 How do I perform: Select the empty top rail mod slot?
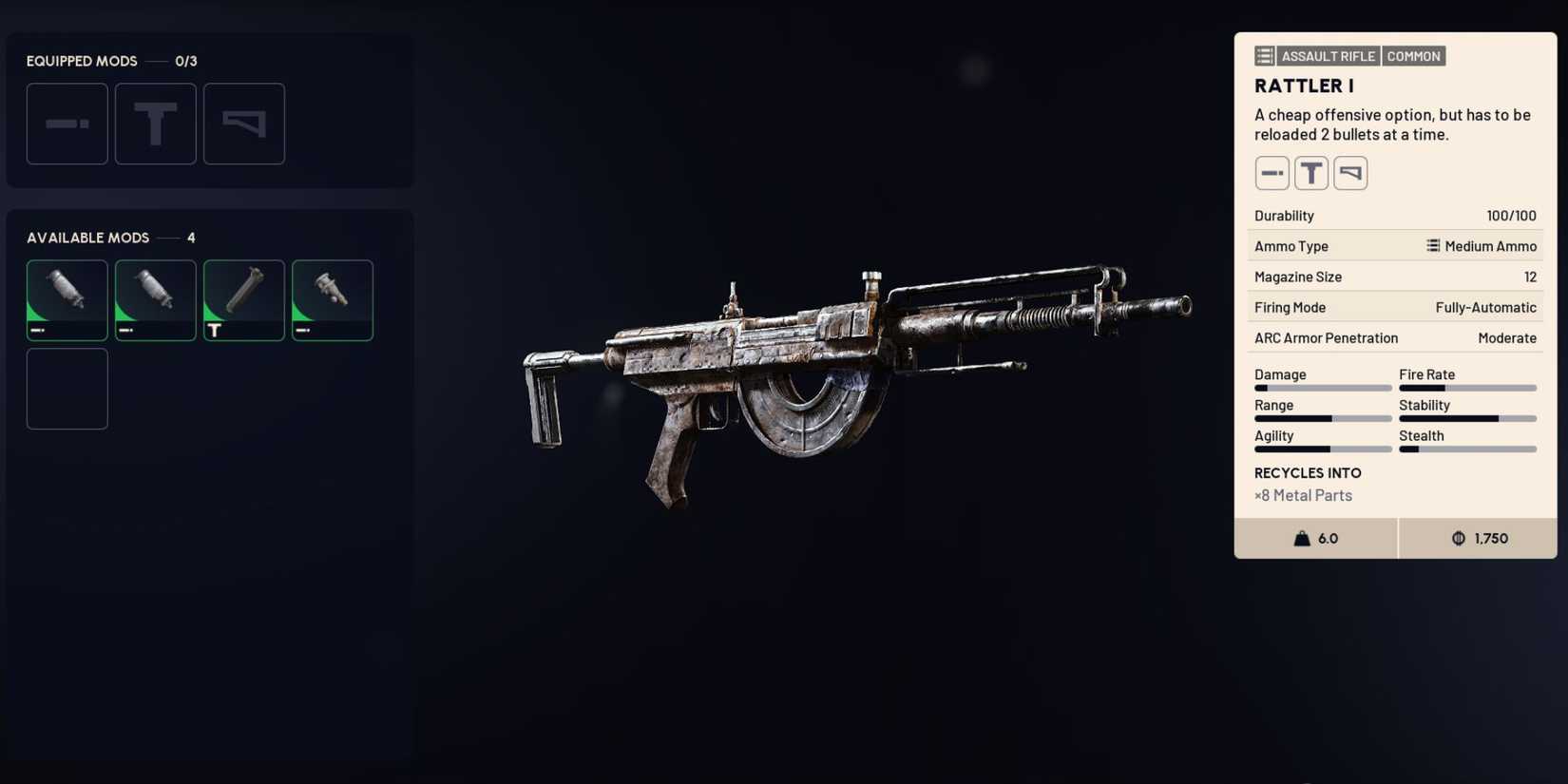coord(155,124)
